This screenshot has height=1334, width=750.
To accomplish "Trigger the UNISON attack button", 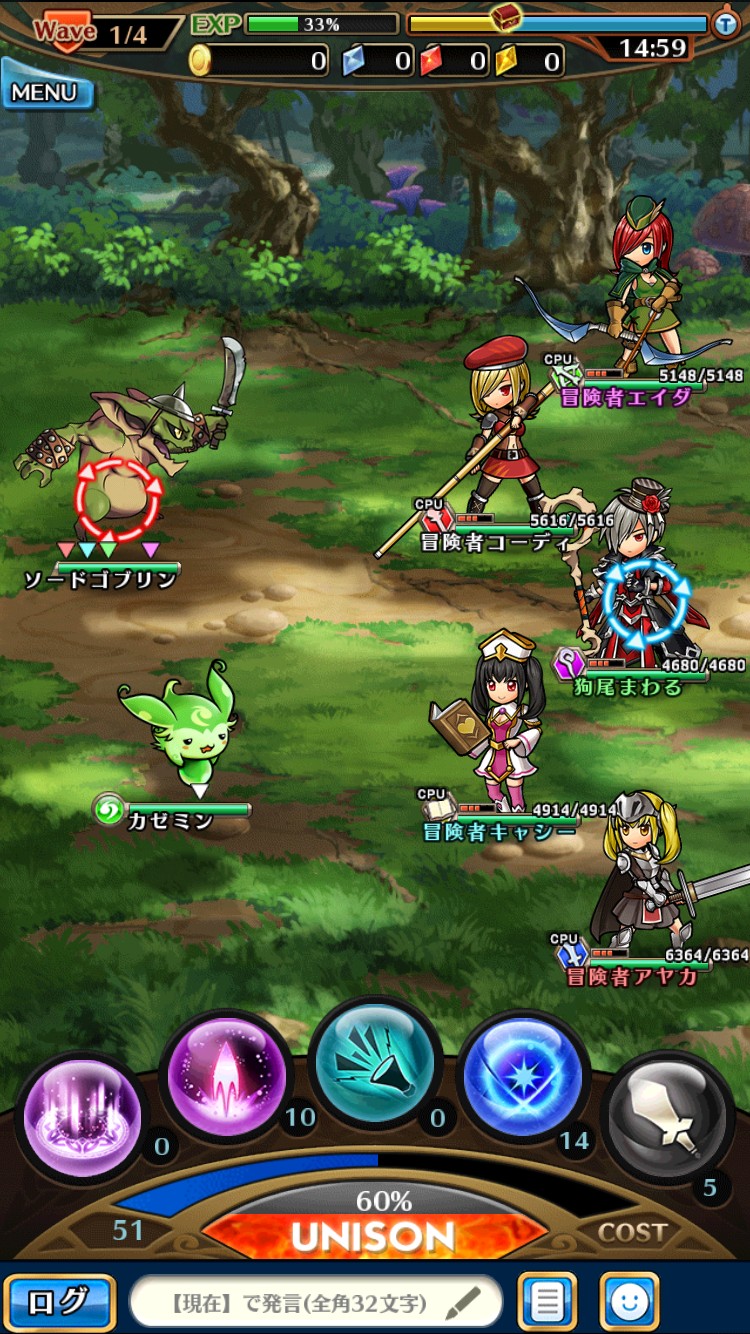I will click(374, 1236).
